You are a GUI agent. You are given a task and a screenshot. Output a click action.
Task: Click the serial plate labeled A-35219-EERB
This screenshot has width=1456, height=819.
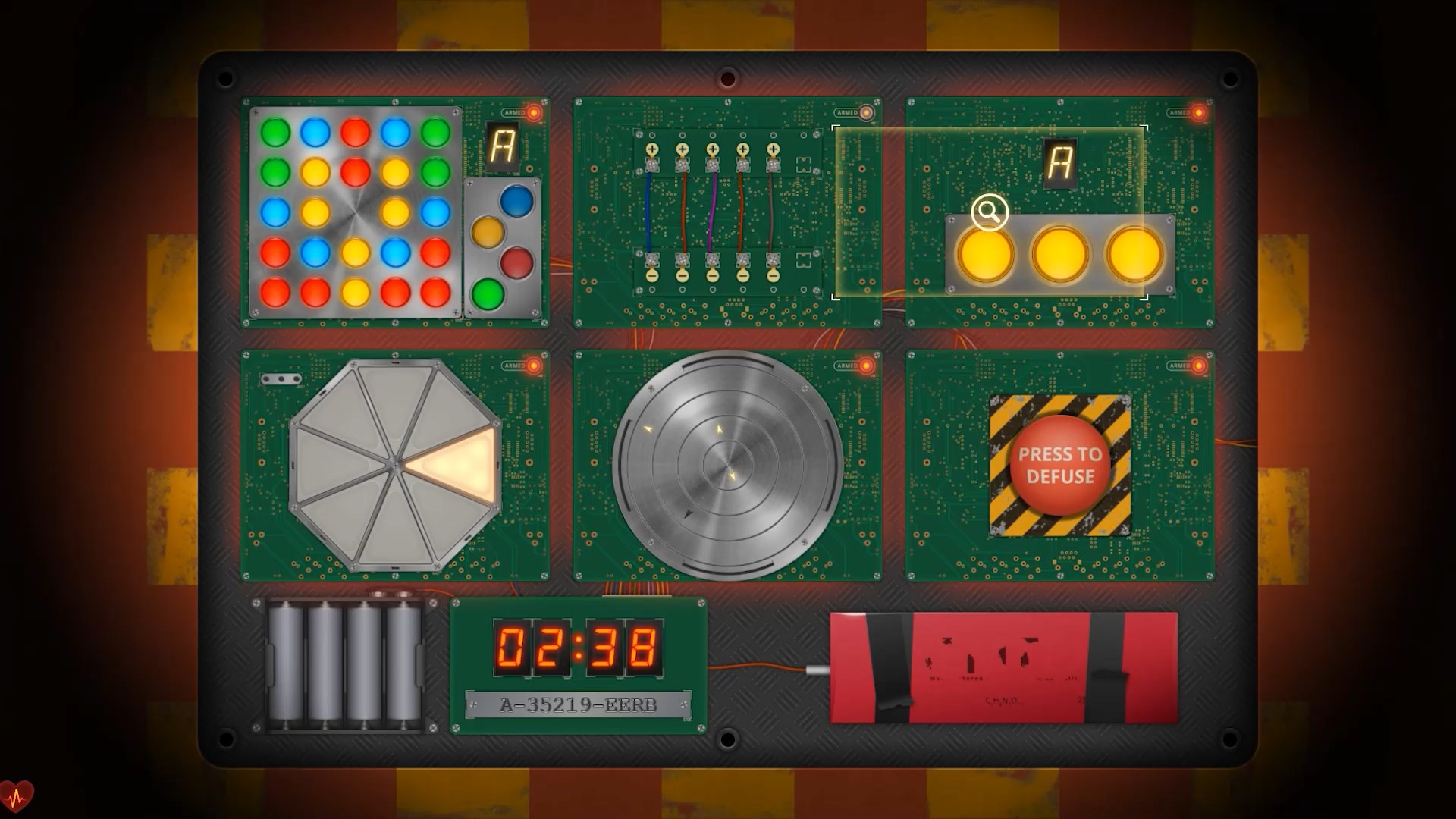[579, 704]
